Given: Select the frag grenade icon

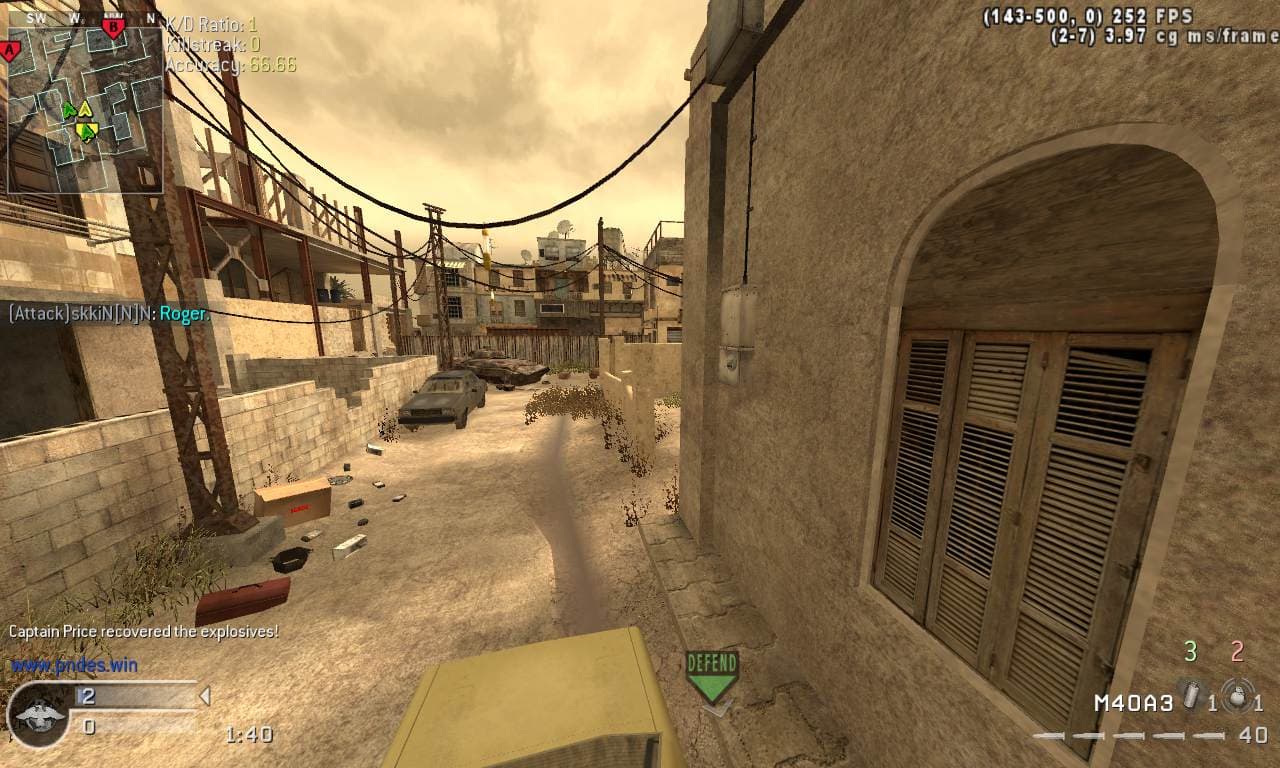Looking at the screenshot, I should [1239, 696].
